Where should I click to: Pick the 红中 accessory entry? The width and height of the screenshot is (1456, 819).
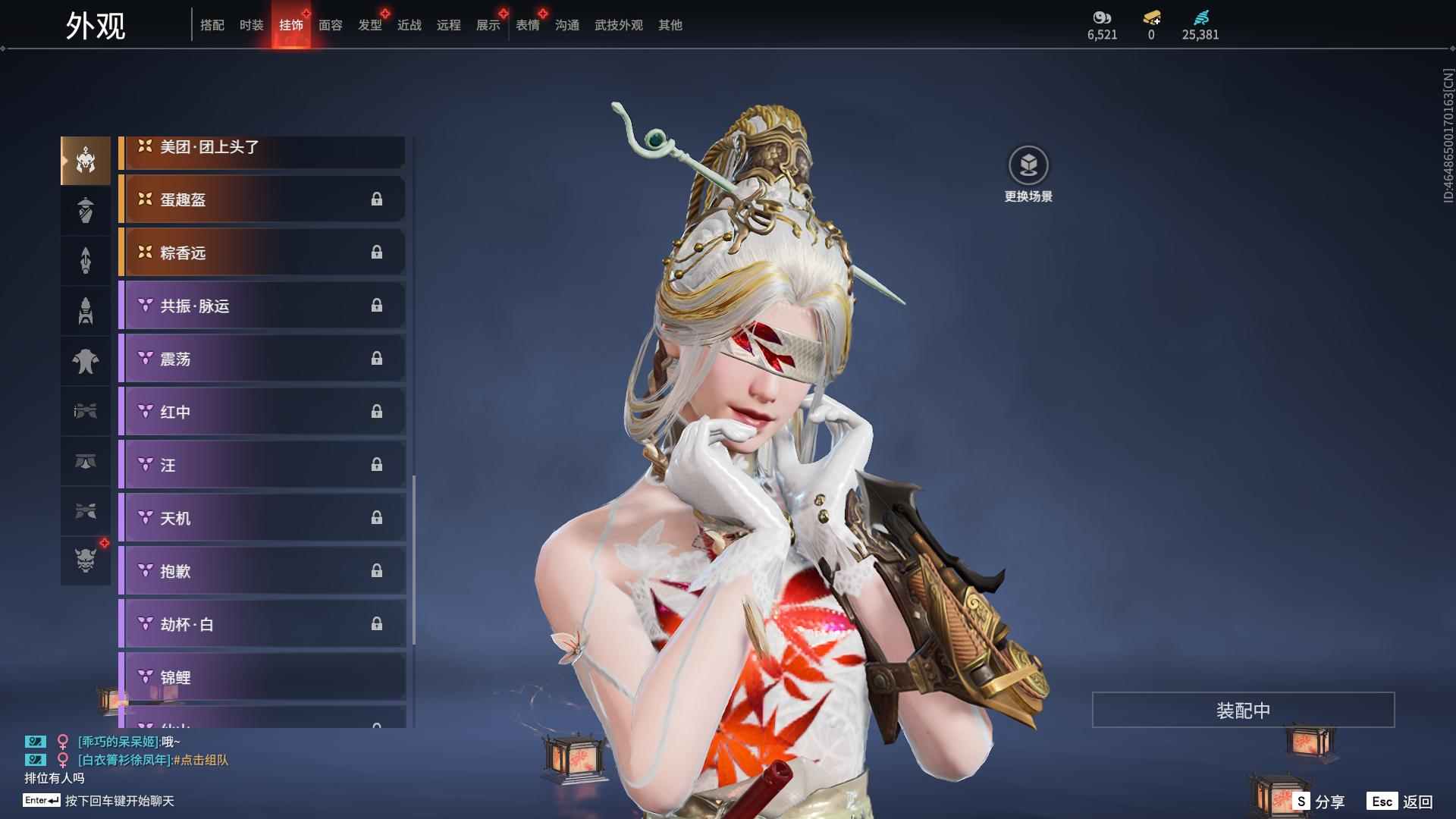click(262, 412)
